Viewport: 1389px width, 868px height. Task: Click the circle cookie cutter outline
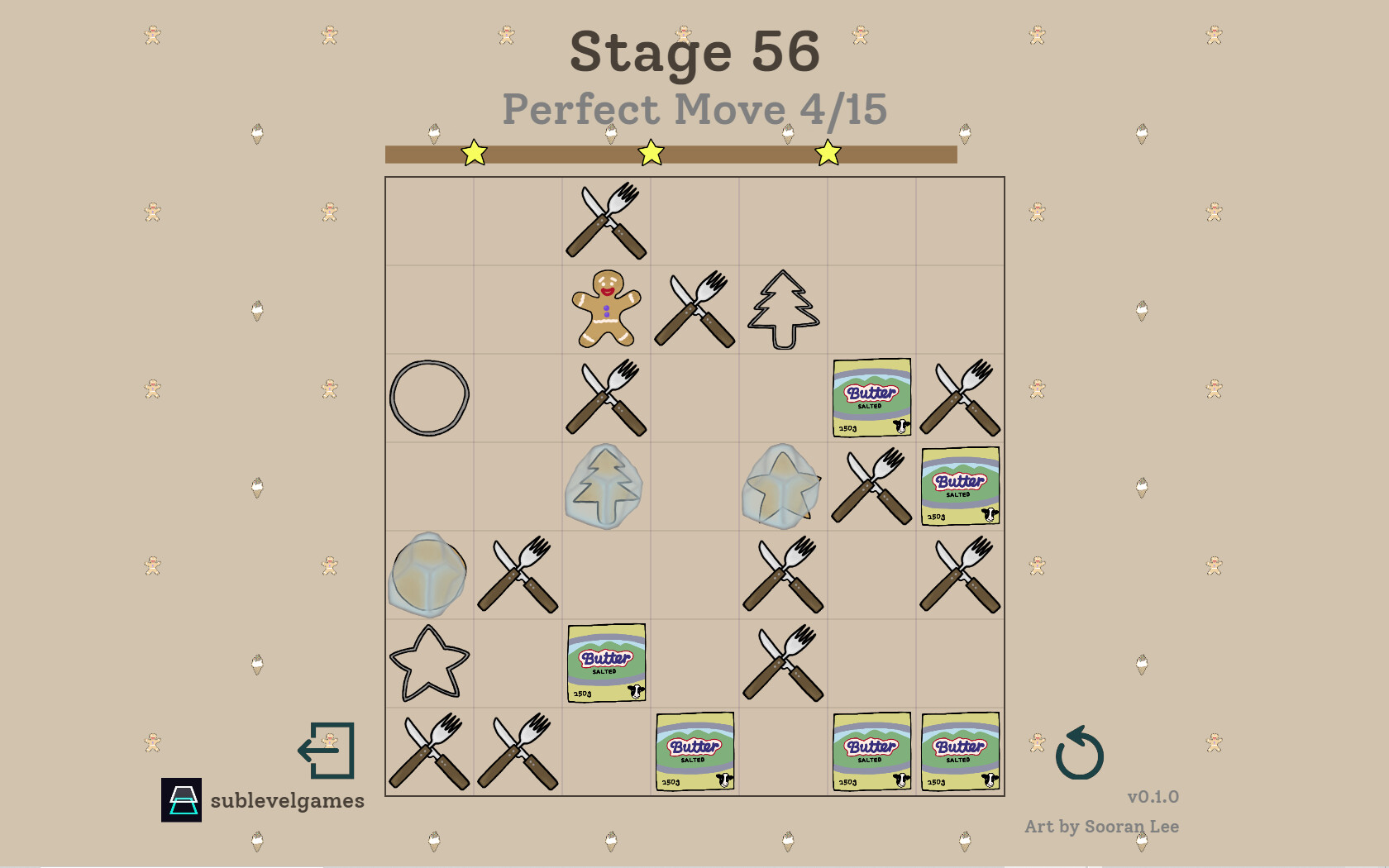point(429,397)
